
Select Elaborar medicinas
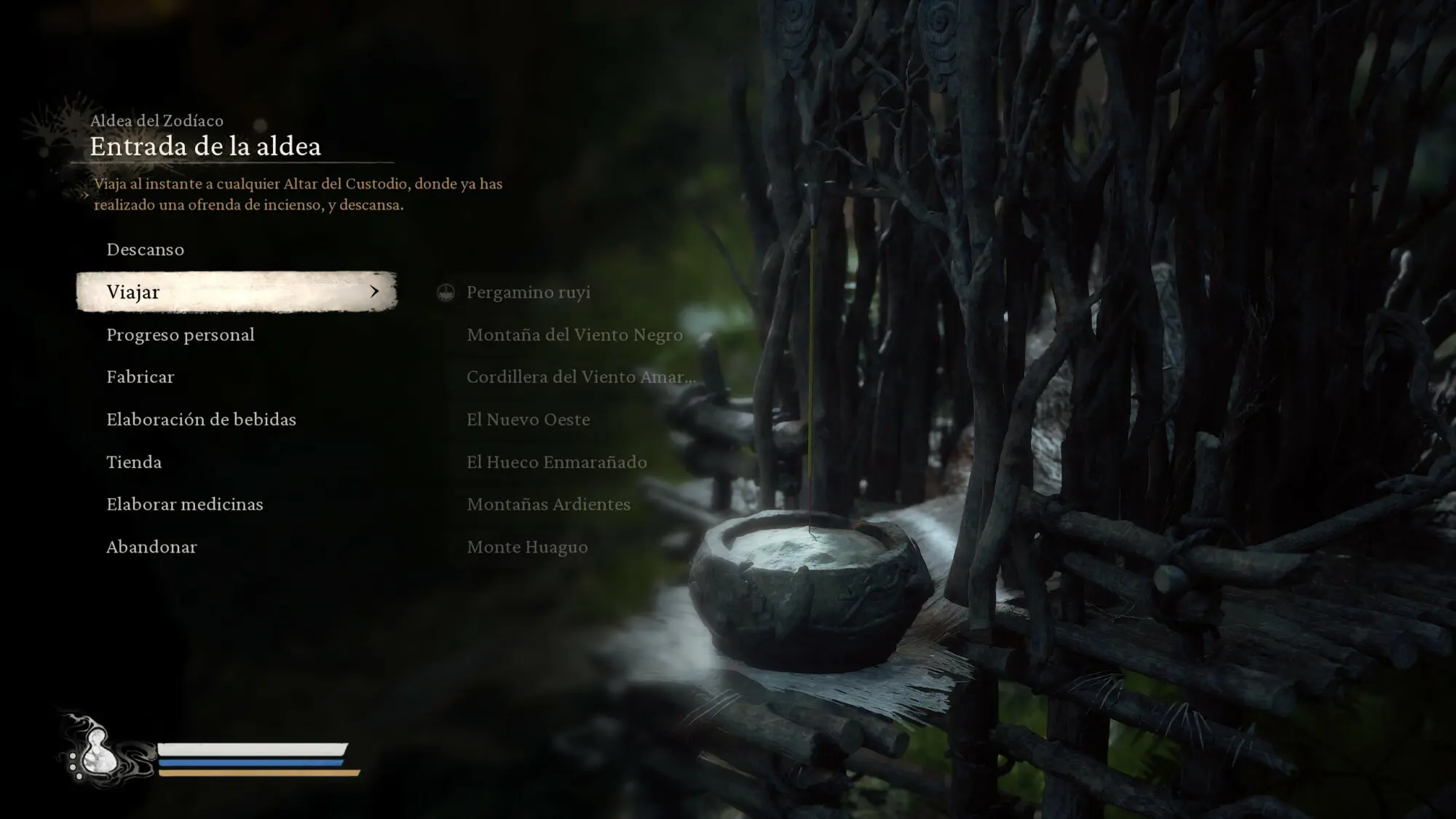185,505
